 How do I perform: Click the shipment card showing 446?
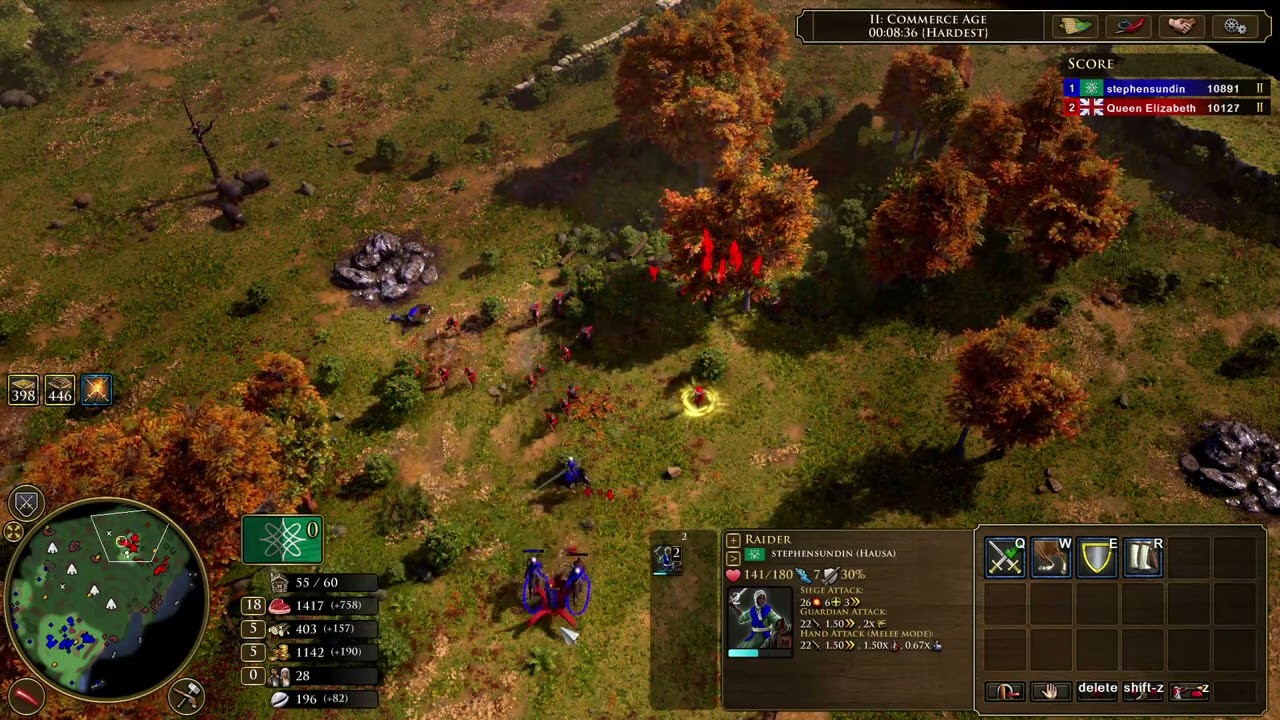click(x=60, y=389)
